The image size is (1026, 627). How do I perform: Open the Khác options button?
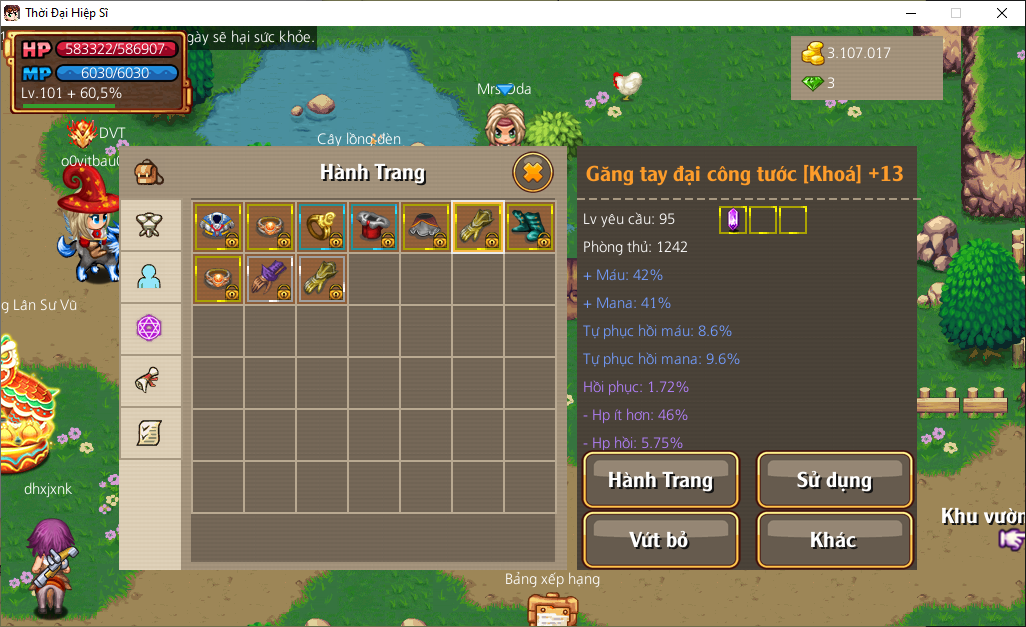[834, 540]
